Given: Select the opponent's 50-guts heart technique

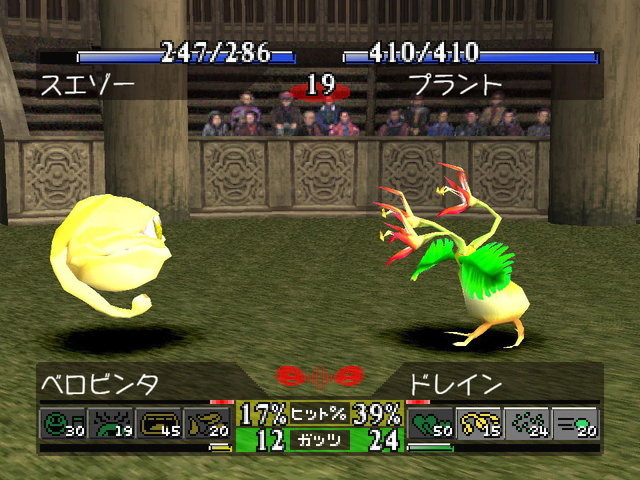Looking at the screenshot, I should tap(430, 424).
